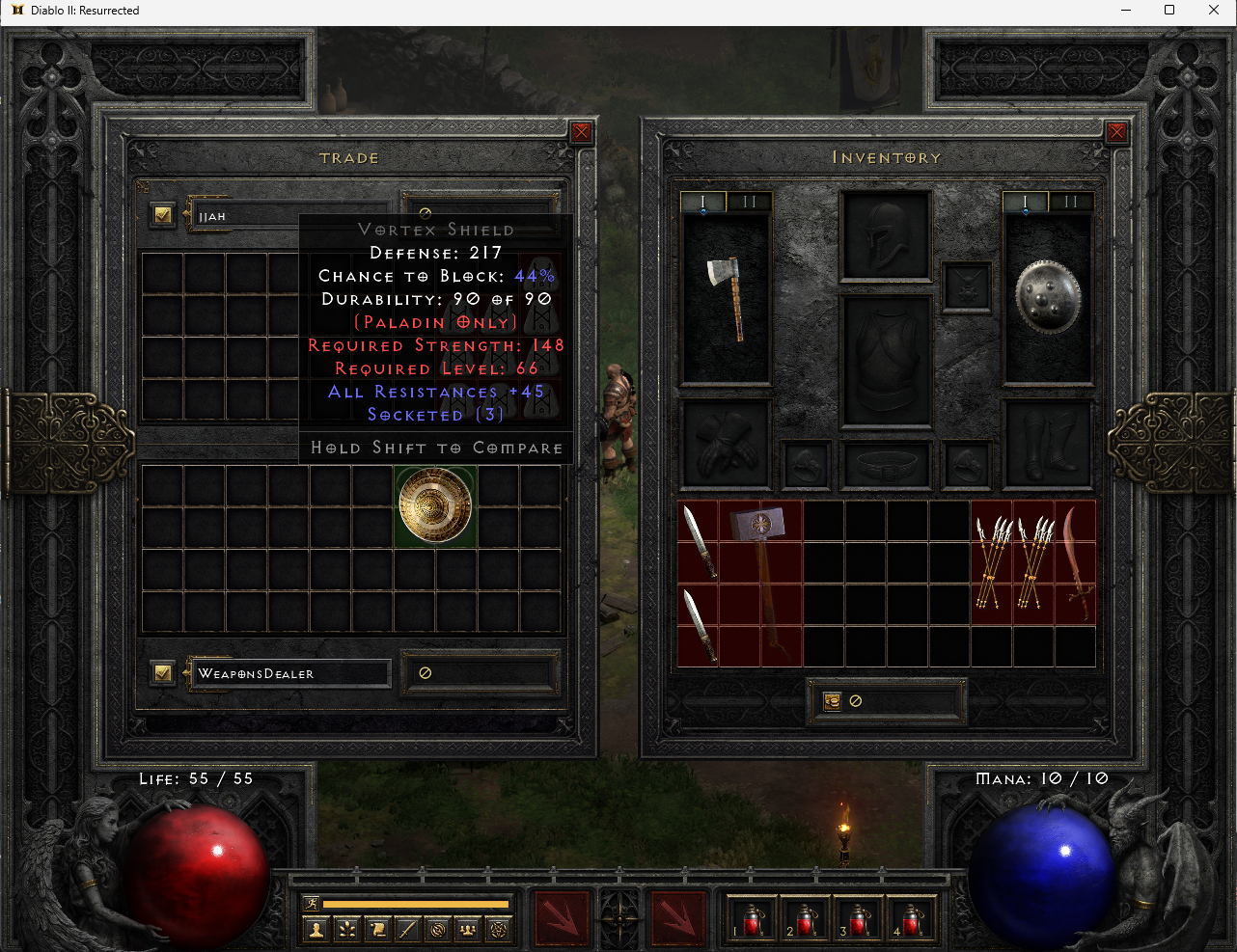Open the skill tree icon

tap(348, 930)
